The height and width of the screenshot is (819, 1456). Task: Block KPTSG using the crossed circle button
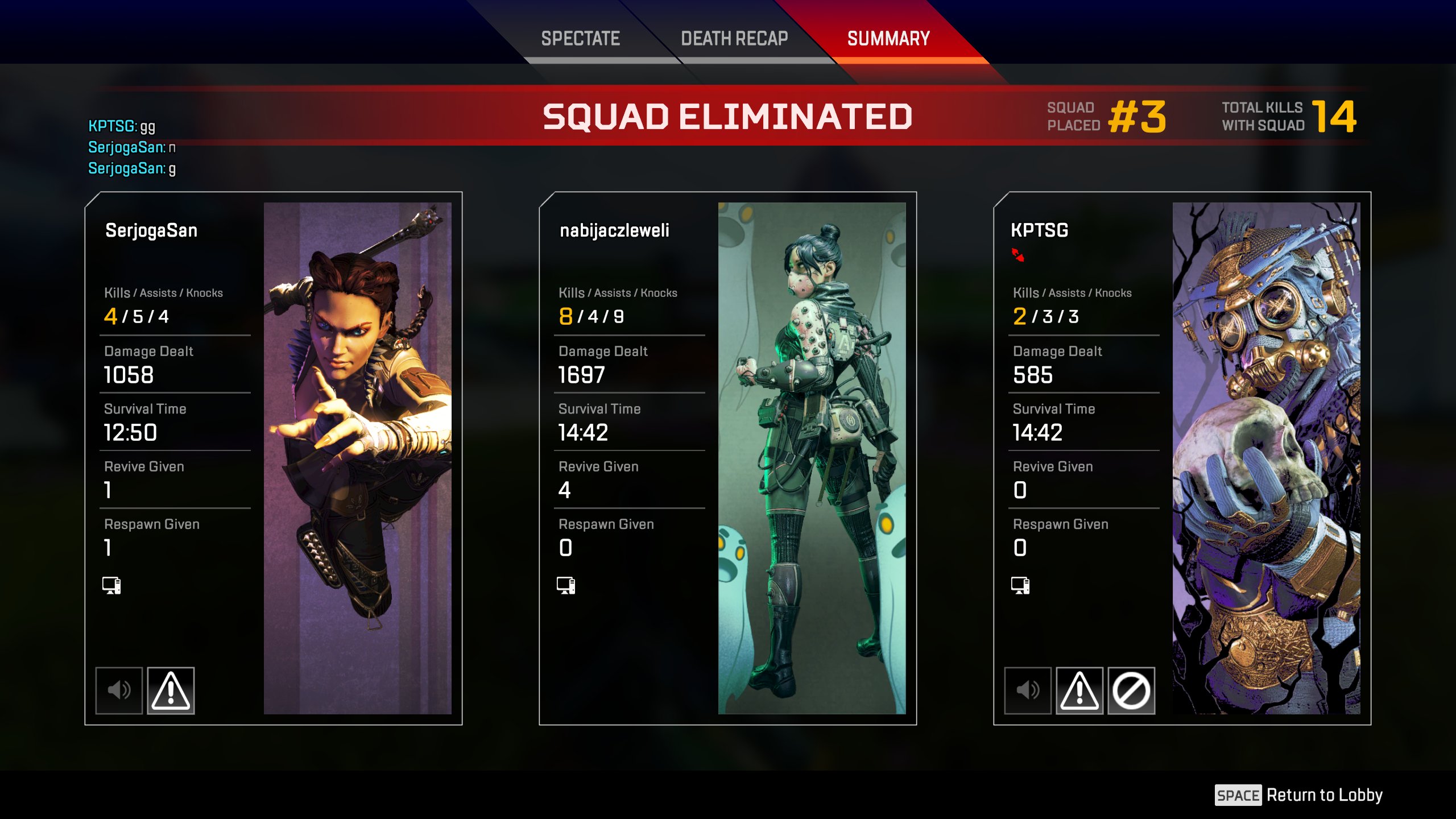tap(1131, 690)
